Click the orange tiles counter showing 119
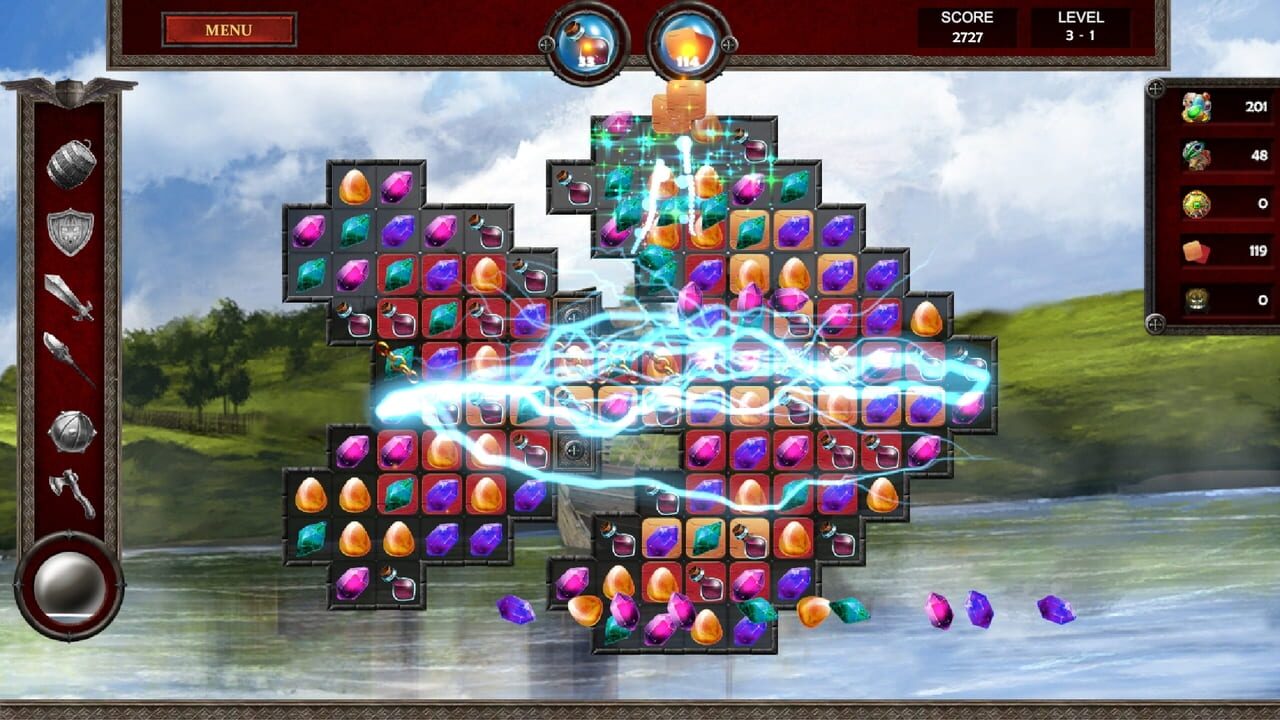The height and width of the screenshot is (720, 1280). pos(1195,250)
